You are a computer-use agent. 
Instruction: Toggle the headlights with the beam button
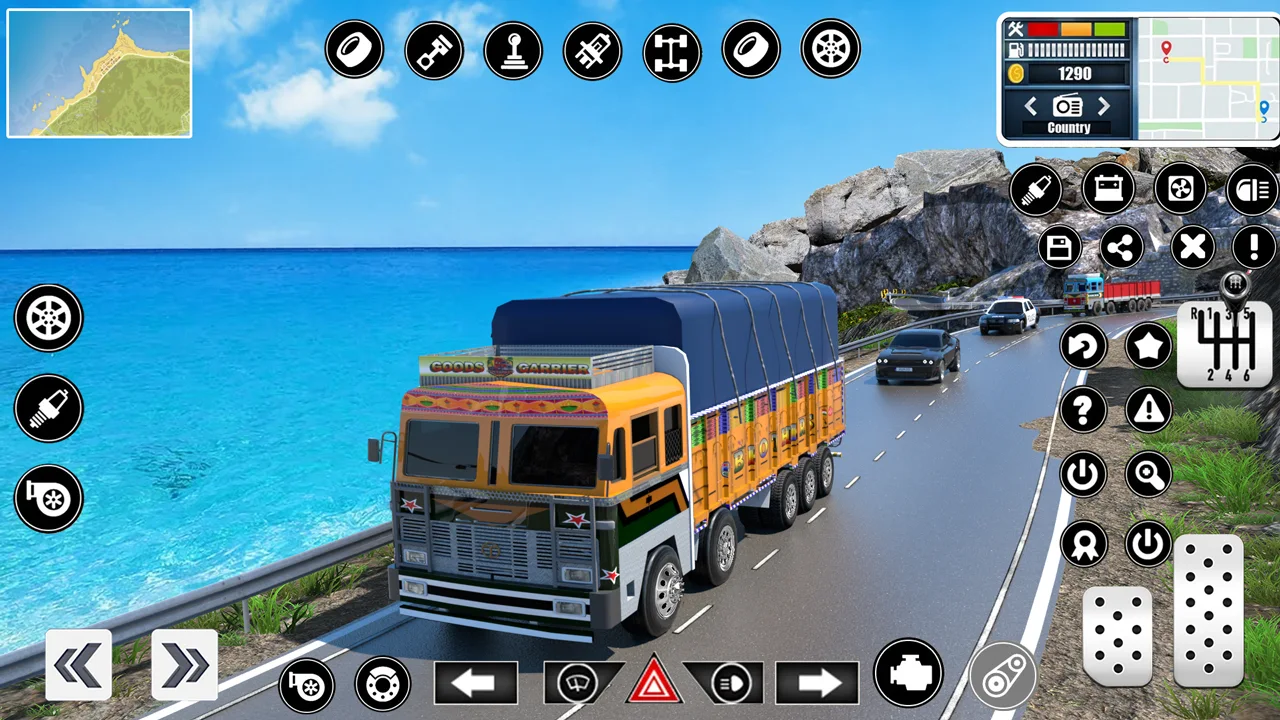[x=729, y=685]
